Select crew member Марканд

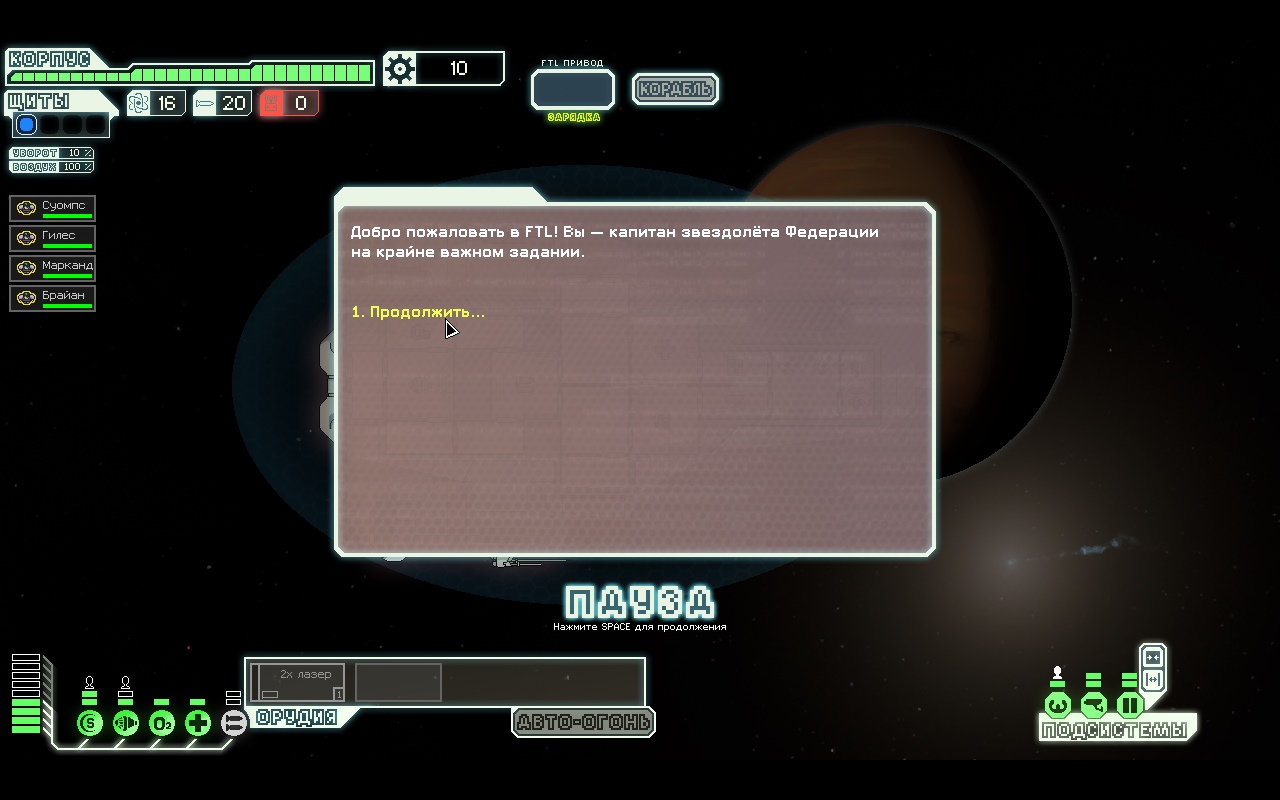click(53, 268)
